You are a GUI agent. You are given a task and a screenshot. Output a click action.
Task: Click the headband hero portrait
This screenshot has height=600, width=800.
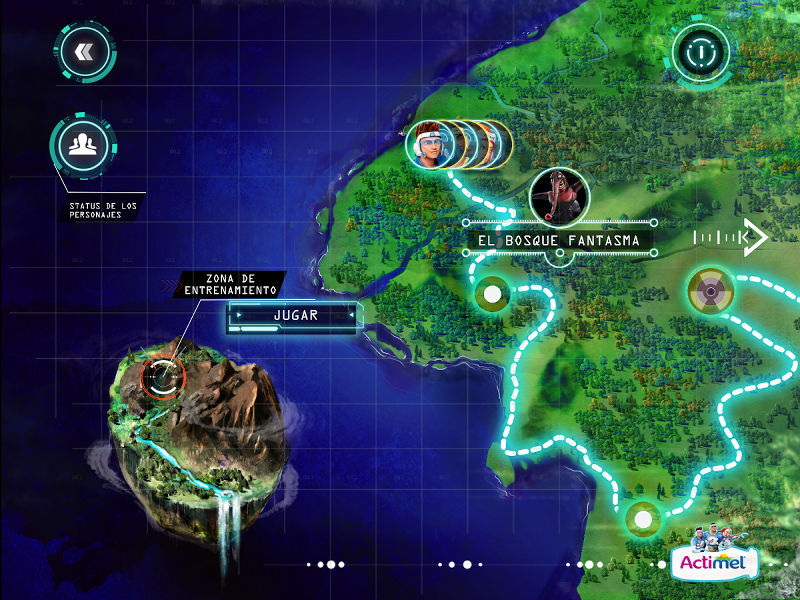(428, 146)
